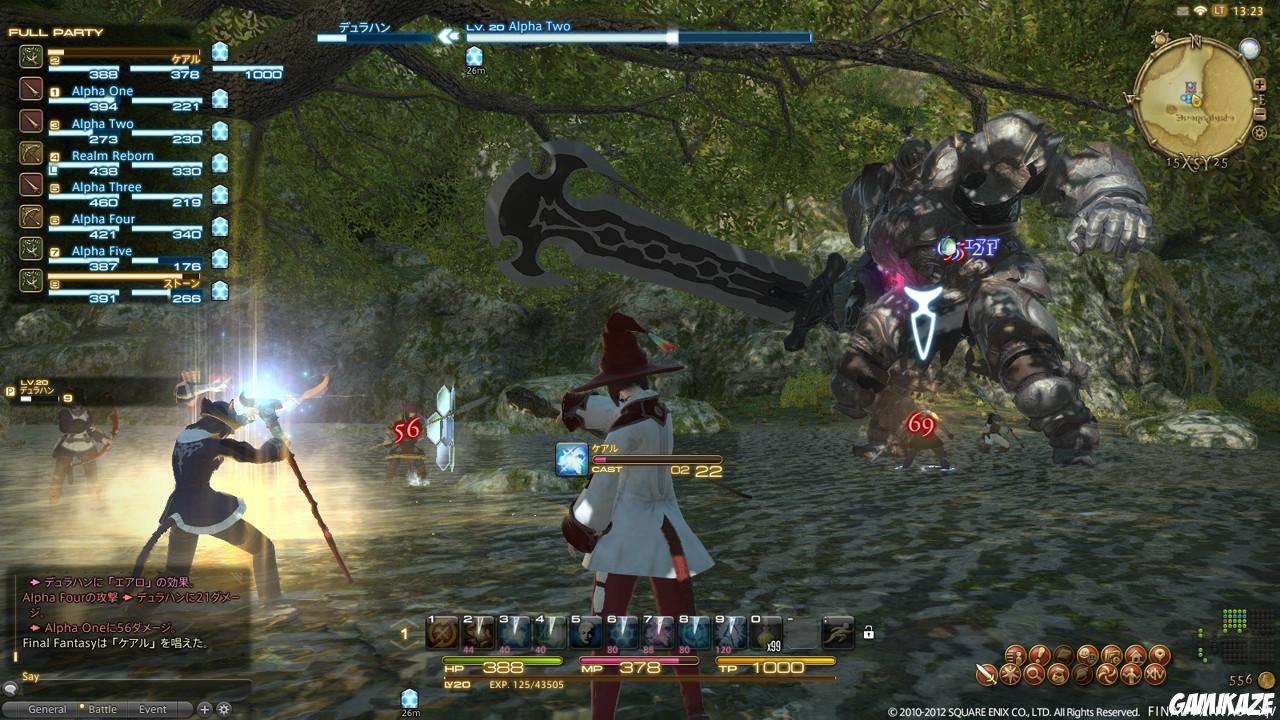Screen dimensions: 1280x720
Task: Click the chat settings gear icon
Action: [x=224, y=708]
